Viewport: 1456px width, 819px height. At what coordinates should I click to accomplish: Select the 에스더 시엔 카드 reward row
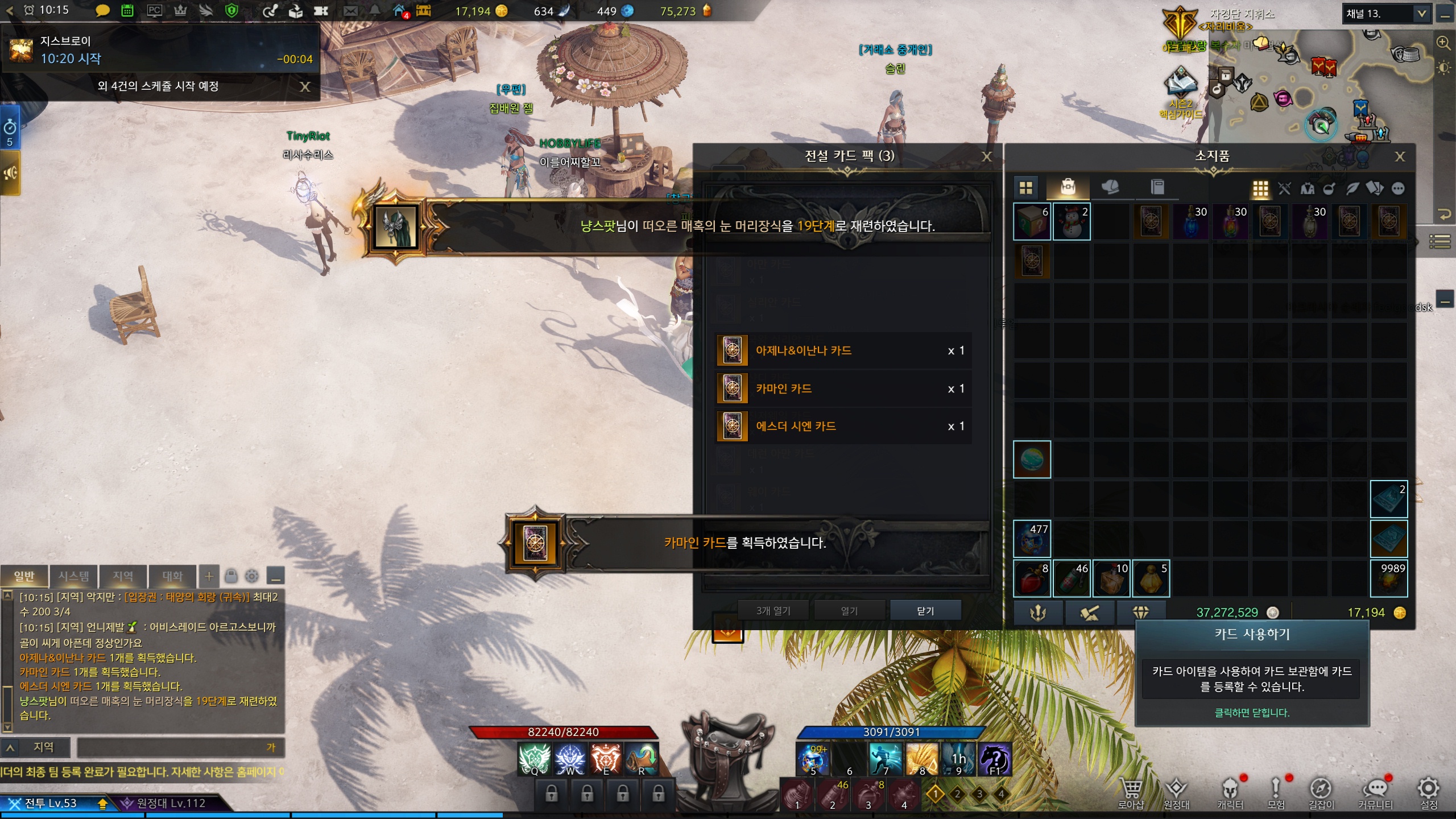click(843, 426)
